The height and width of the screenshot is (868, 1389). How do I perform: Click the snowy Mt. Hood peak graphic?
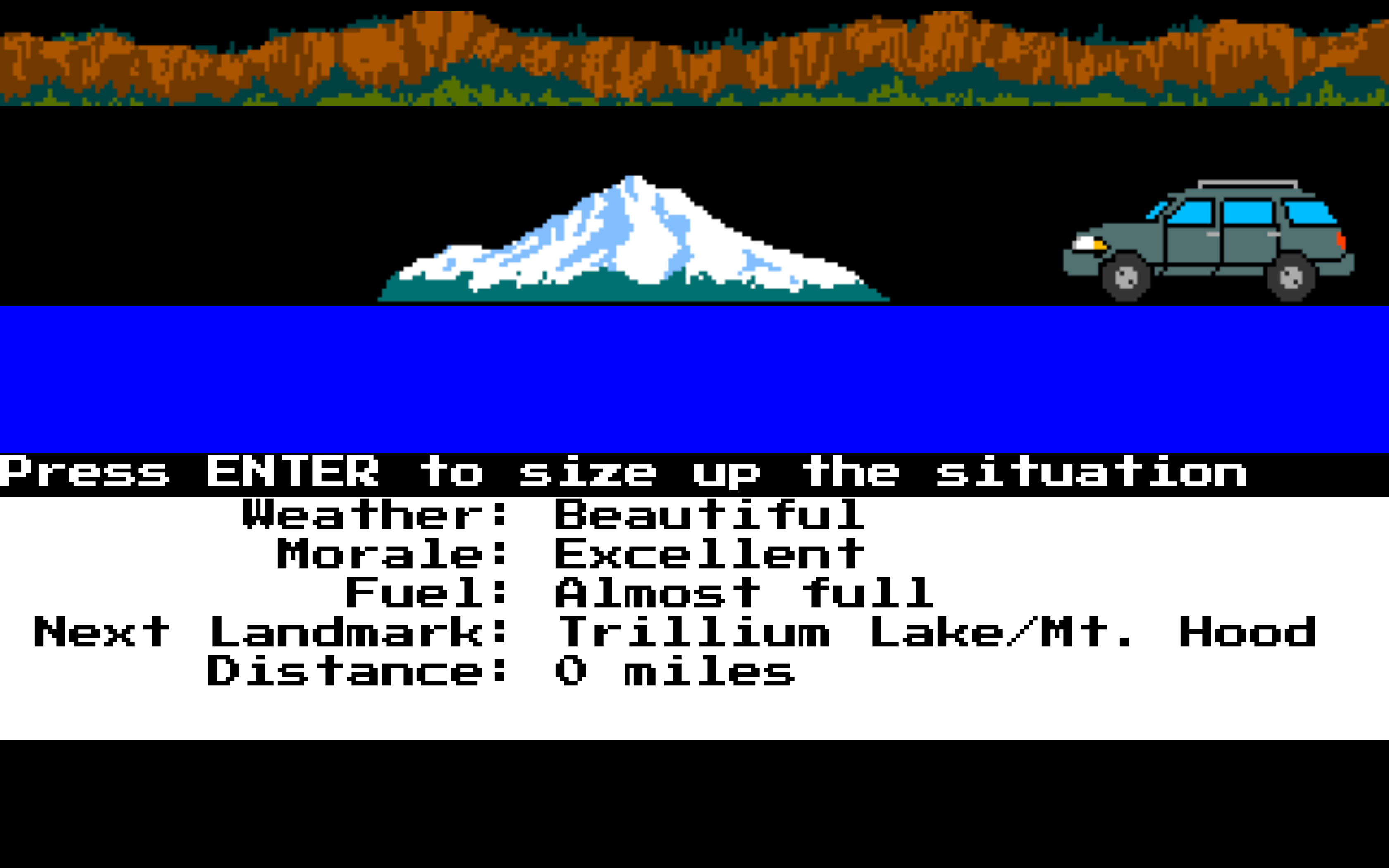[631, 230]
